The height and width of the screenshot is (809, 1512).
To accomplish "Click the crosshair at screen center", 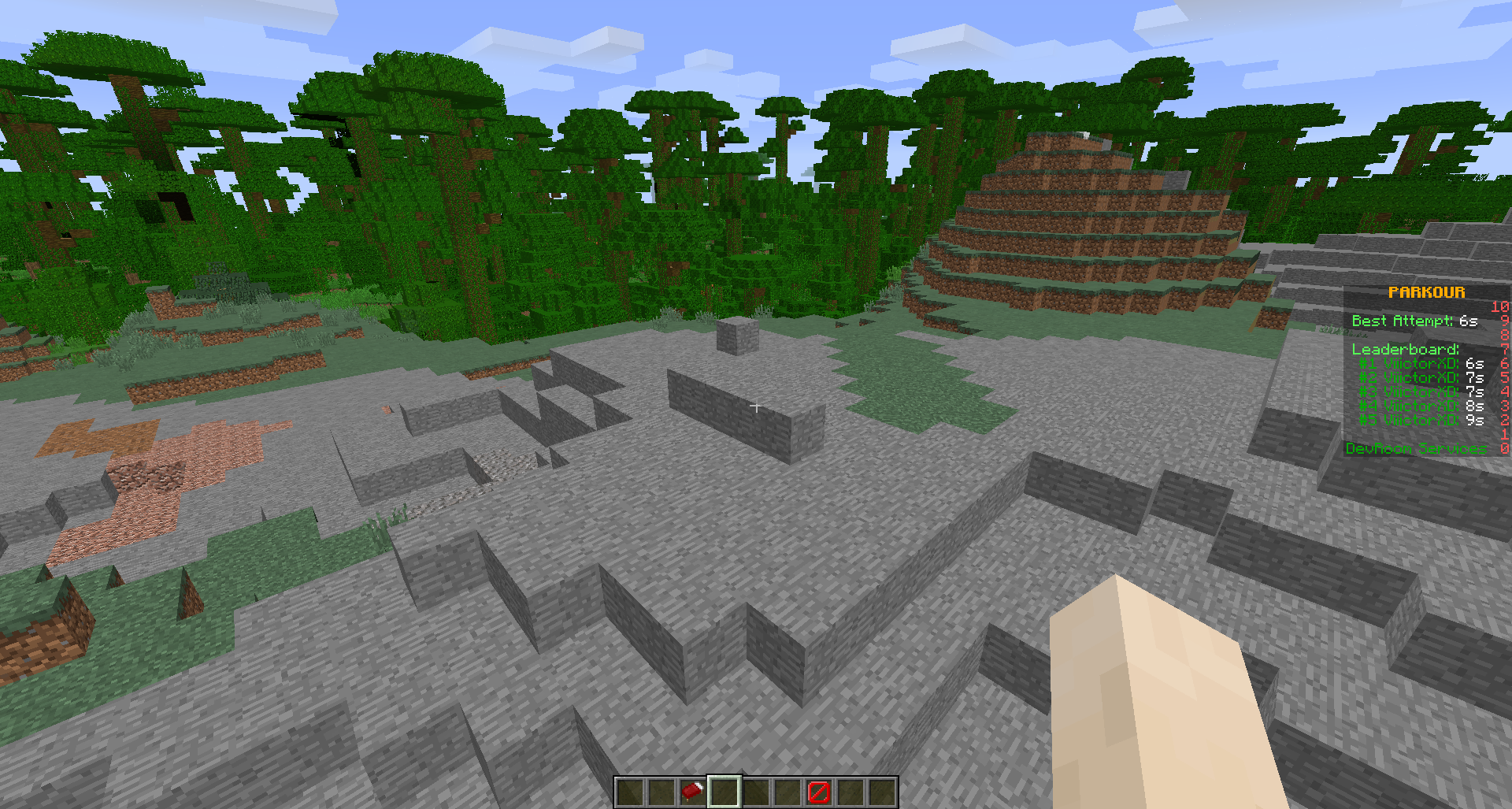I will (756, 406).
